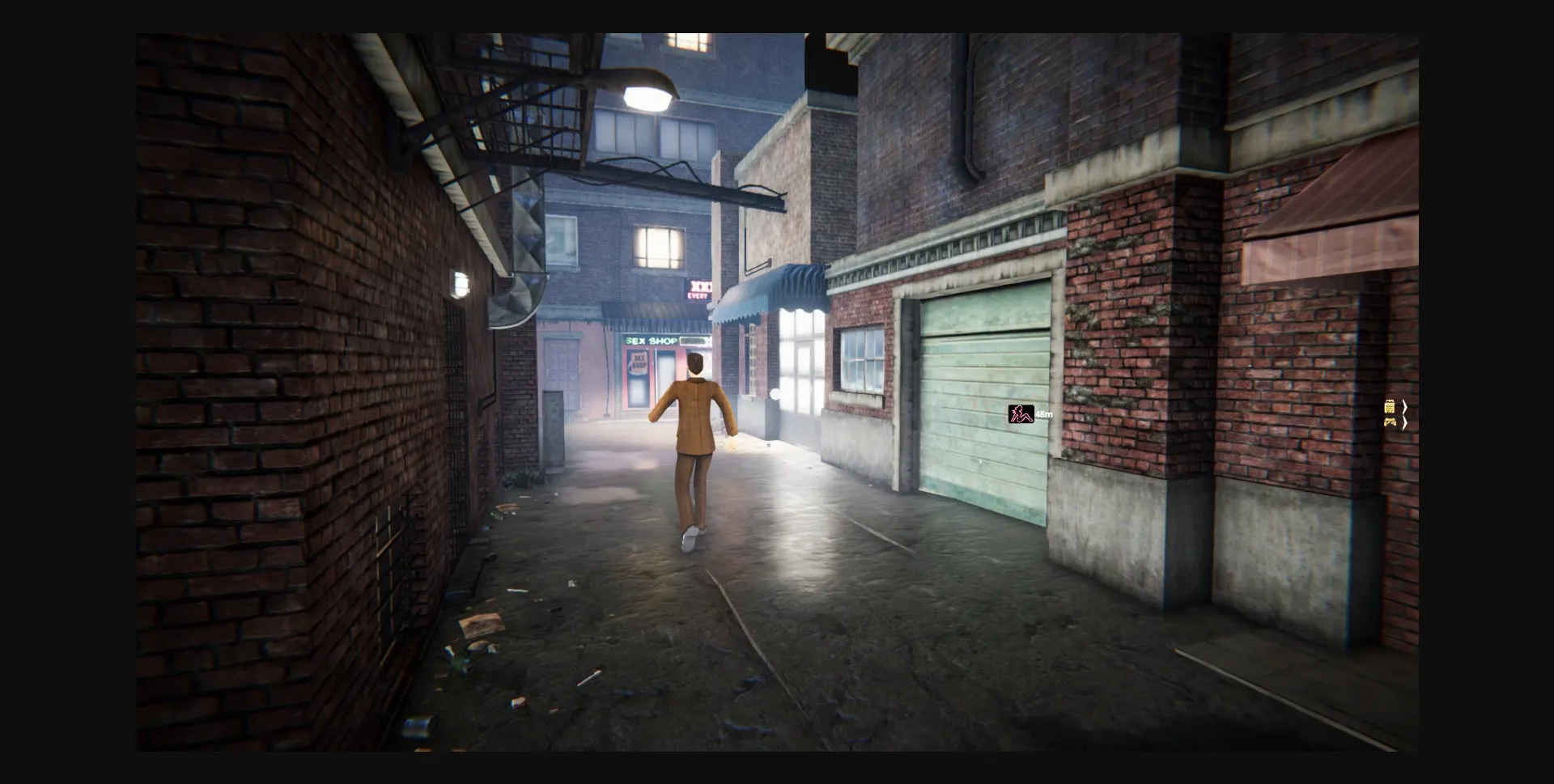Click the XXX neon sign
Image resolution: width=1554 pixels, height=784 pixels.
coord(700,286)
